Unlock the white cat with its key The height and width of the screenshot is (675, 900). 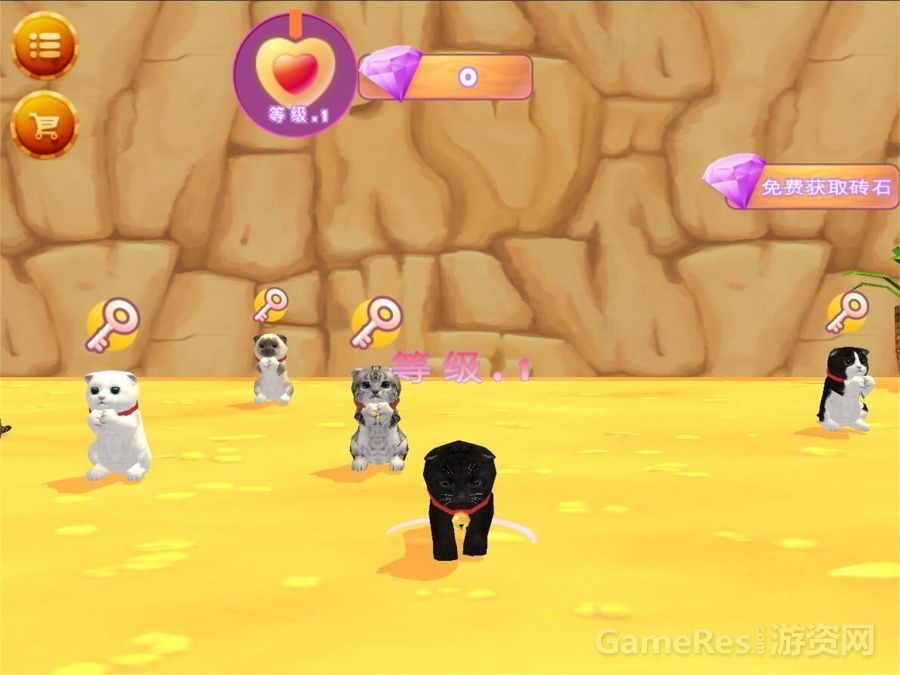tap(111, 327)
